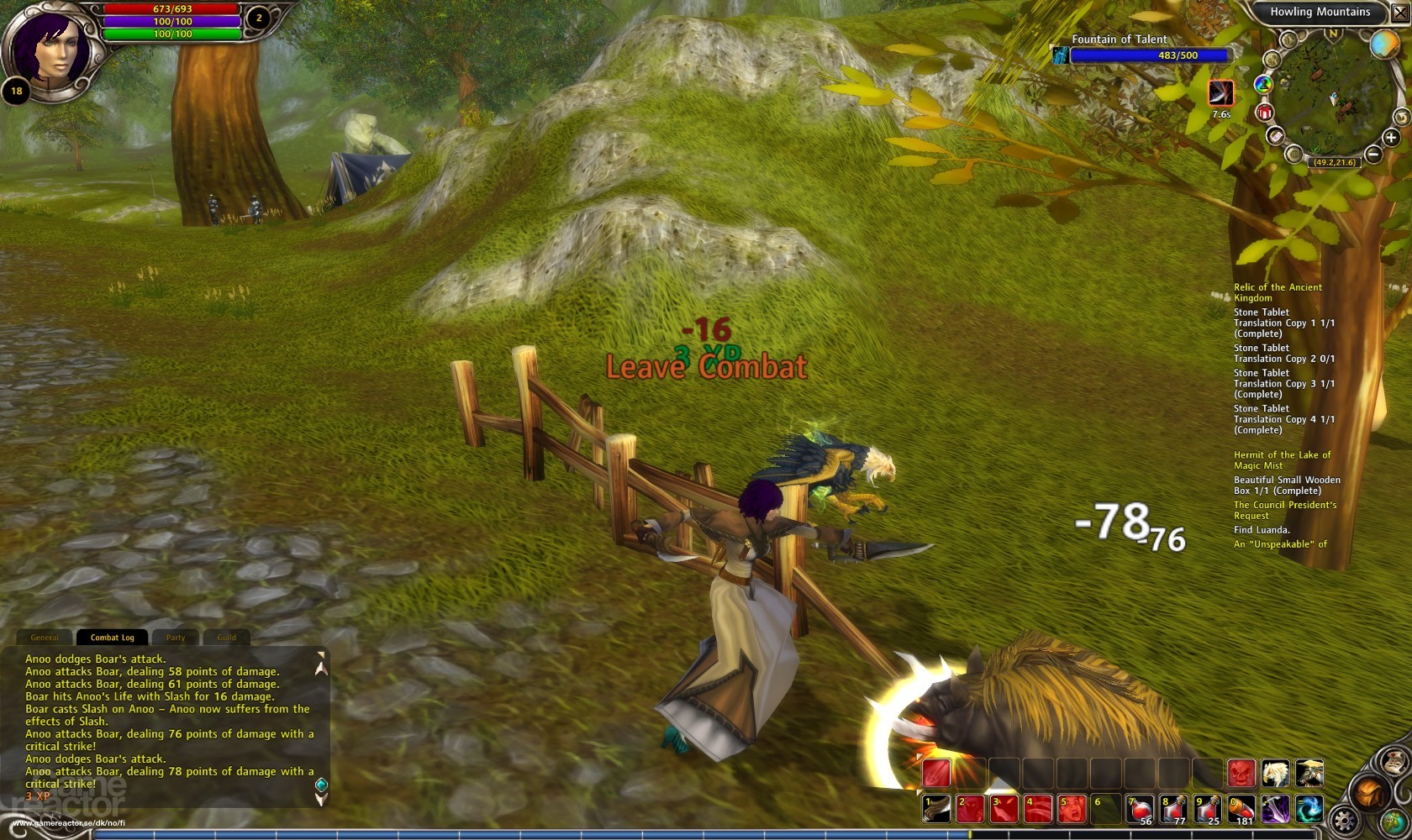1412x840 pixels.
Task: Click the minimap zoom-out minus button
Action: point(1372,154)
